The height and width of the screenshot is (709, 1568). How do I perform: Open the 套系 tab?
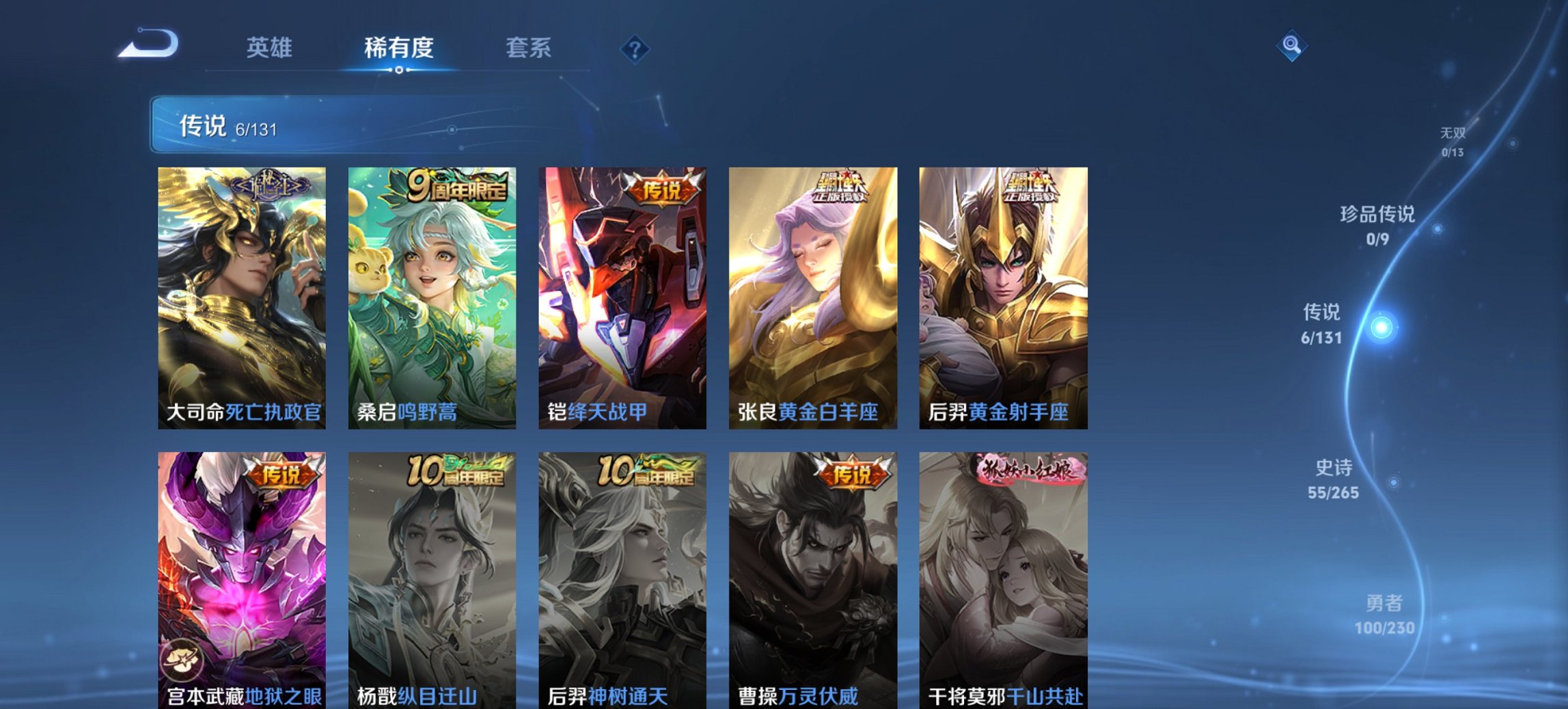pos(529,47)
